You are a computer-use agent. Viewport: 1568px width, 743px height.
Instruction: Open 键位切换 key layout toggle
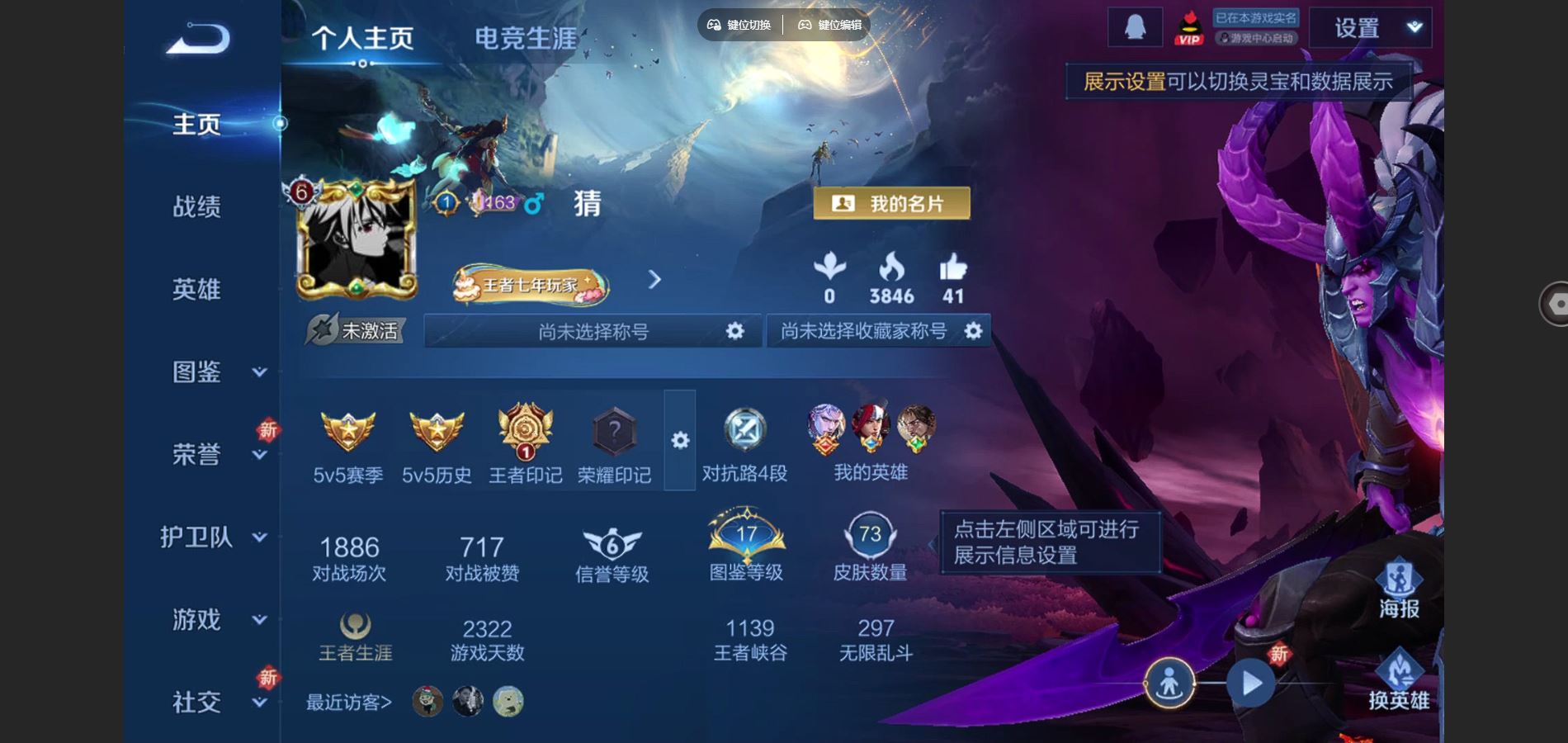click(739, 25)
